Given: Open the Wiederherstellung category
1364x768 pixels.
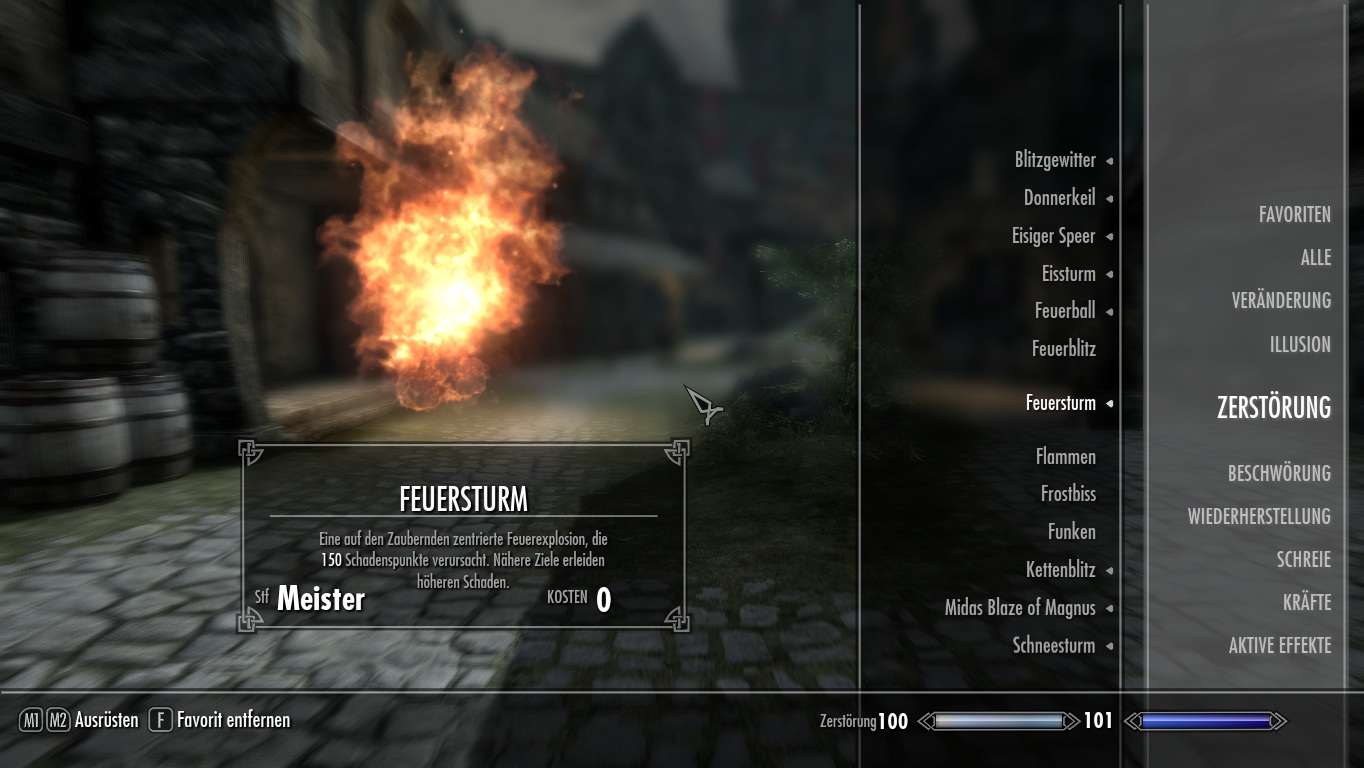Looking at the screenshot, I should pyautogui.click(x=1259, y=517).
